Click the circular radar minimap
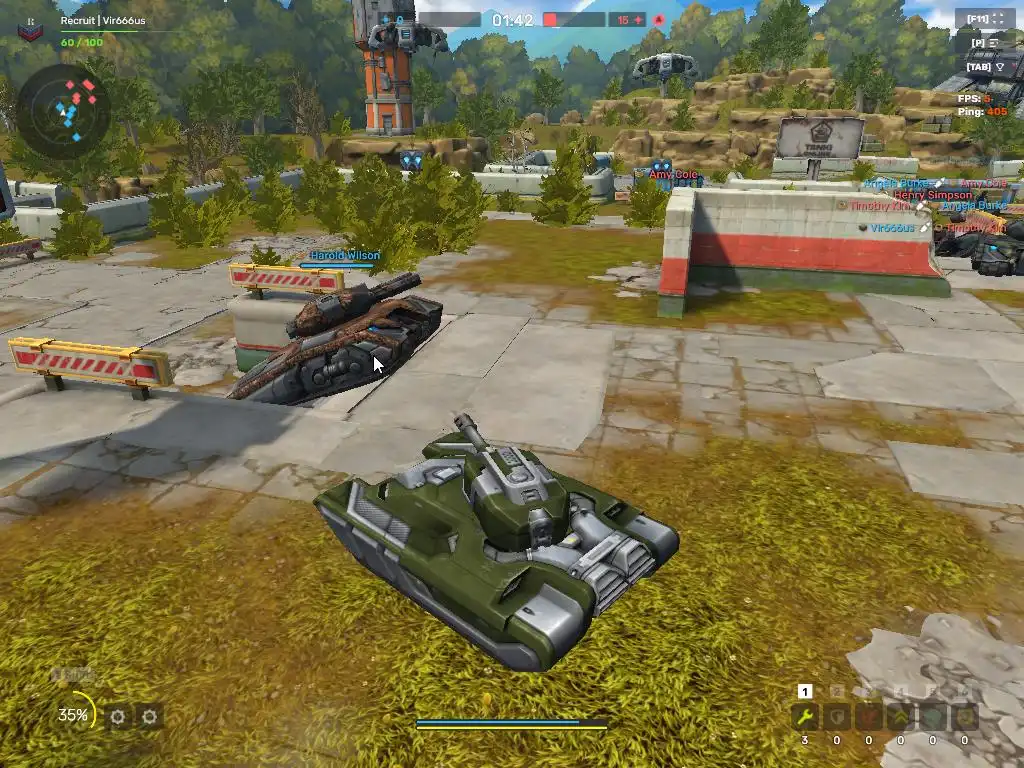The height and width of the screenshot is (768, 1024). [64, 110]
